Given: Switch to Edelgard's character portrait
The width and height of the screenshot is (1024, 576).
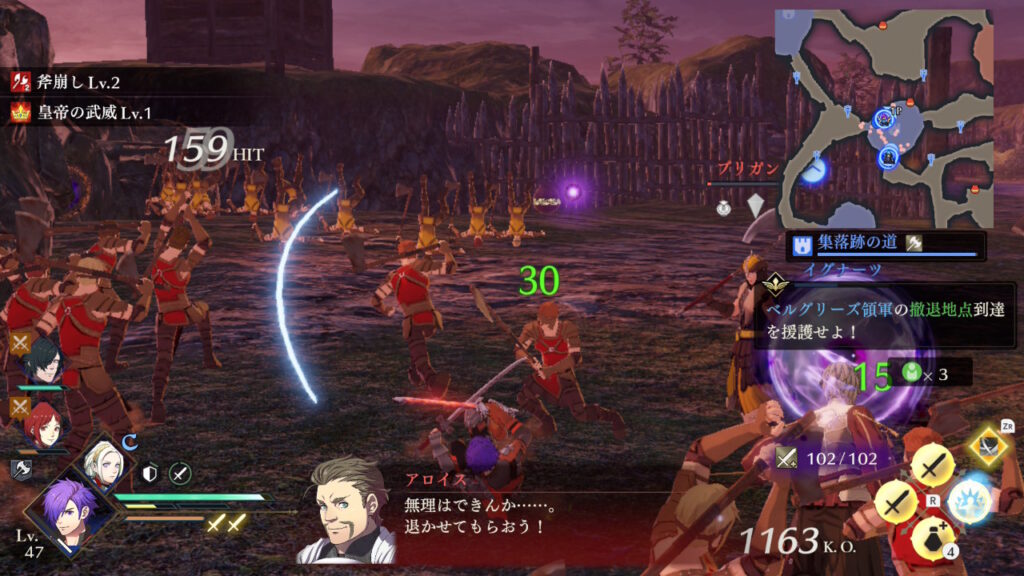Looking at the screenshot, I should pyautogui.click(x=106, y=463).
